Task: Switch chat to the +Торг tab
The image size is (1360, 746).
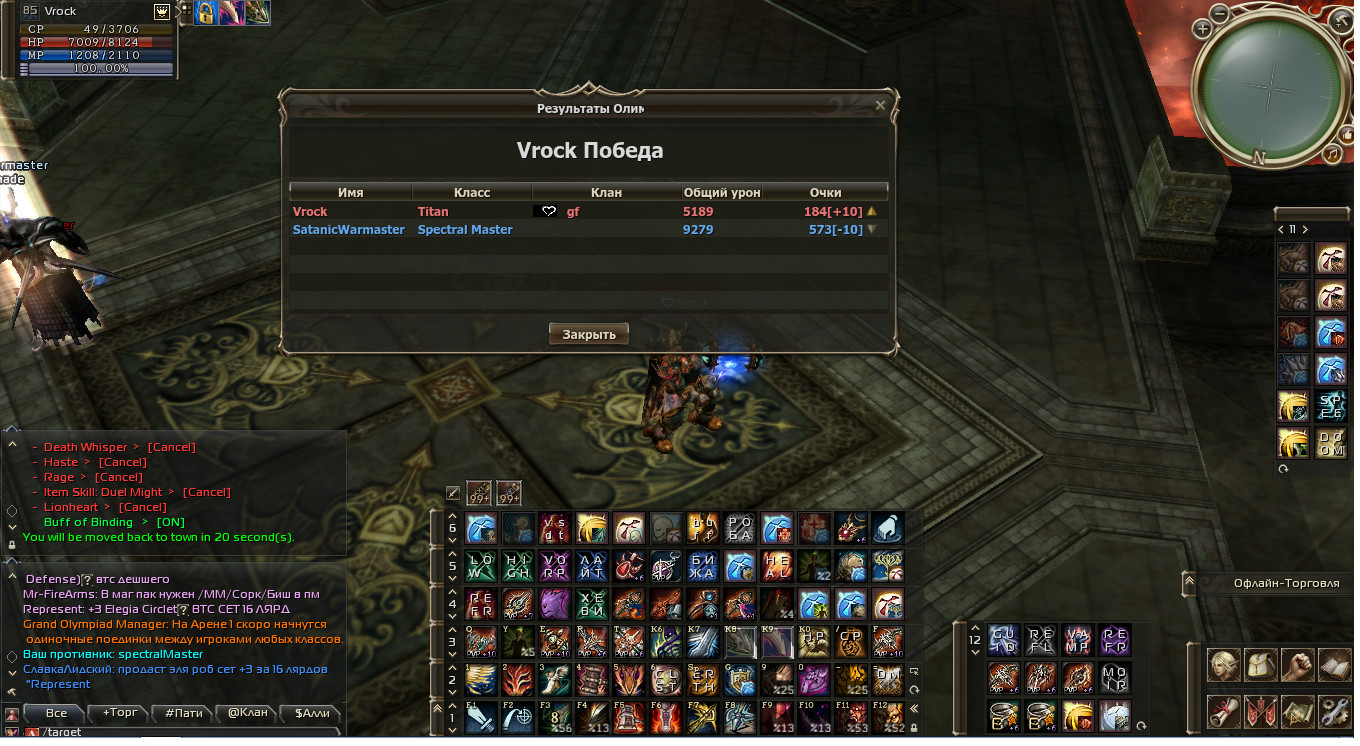Action: pos(120,713)
